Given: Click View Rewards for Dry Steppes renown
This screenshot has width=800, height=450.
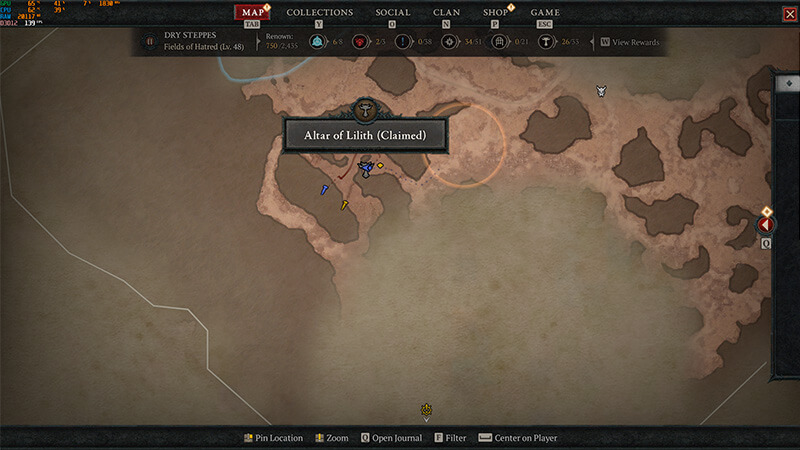Looking at the screenshot, I should 630,42.
